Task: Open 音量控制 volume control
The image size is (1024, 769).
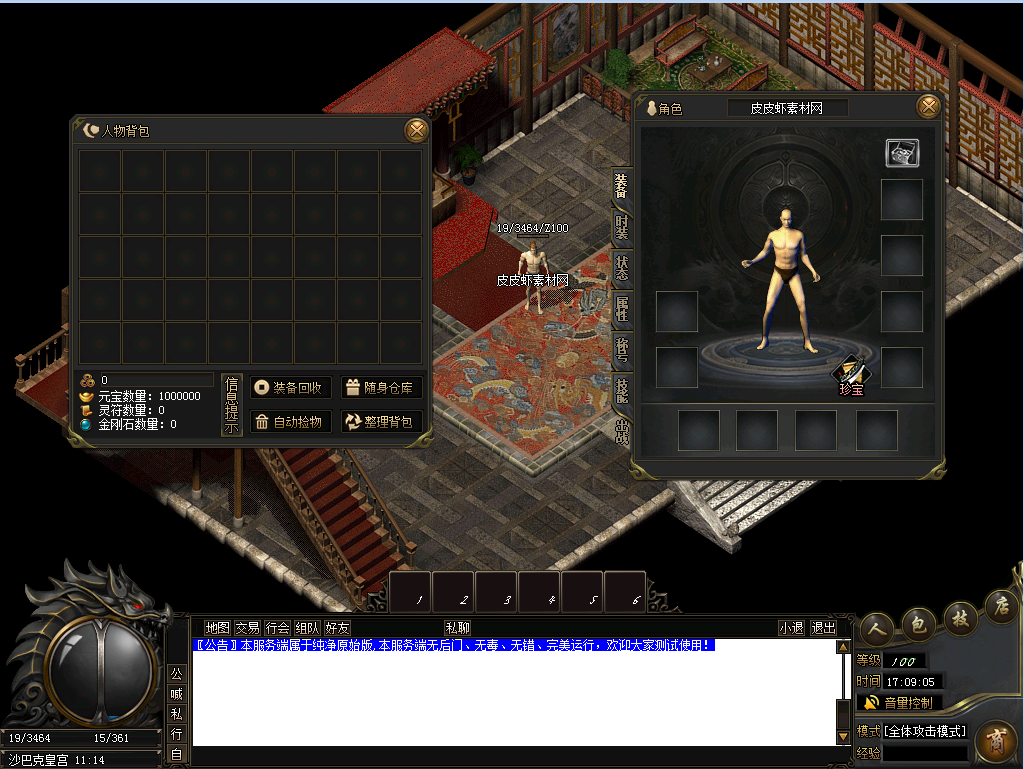Action: click(899, 702)
